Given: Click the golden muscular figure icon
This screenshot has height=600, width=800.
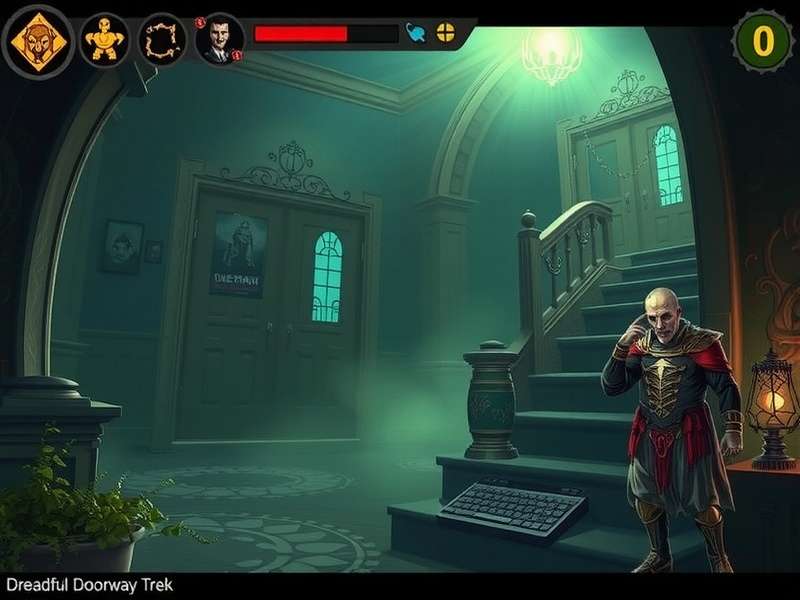Looking at the screenshot, I should pos(103,40).
